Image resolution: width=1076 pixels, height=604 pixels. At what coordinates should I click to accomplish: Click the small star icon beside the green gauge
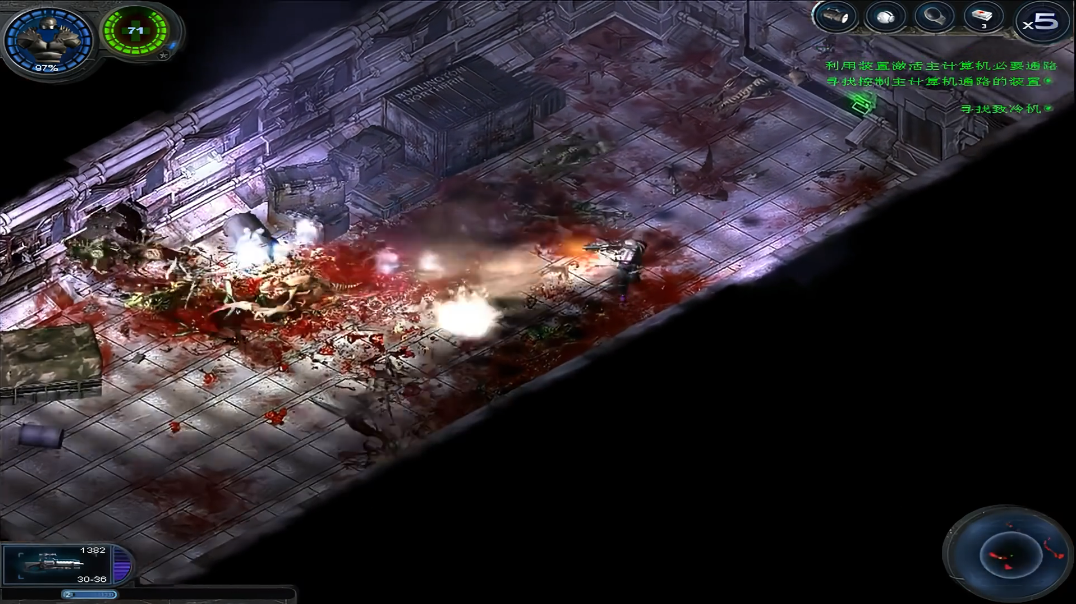click(x=163, y=57)
